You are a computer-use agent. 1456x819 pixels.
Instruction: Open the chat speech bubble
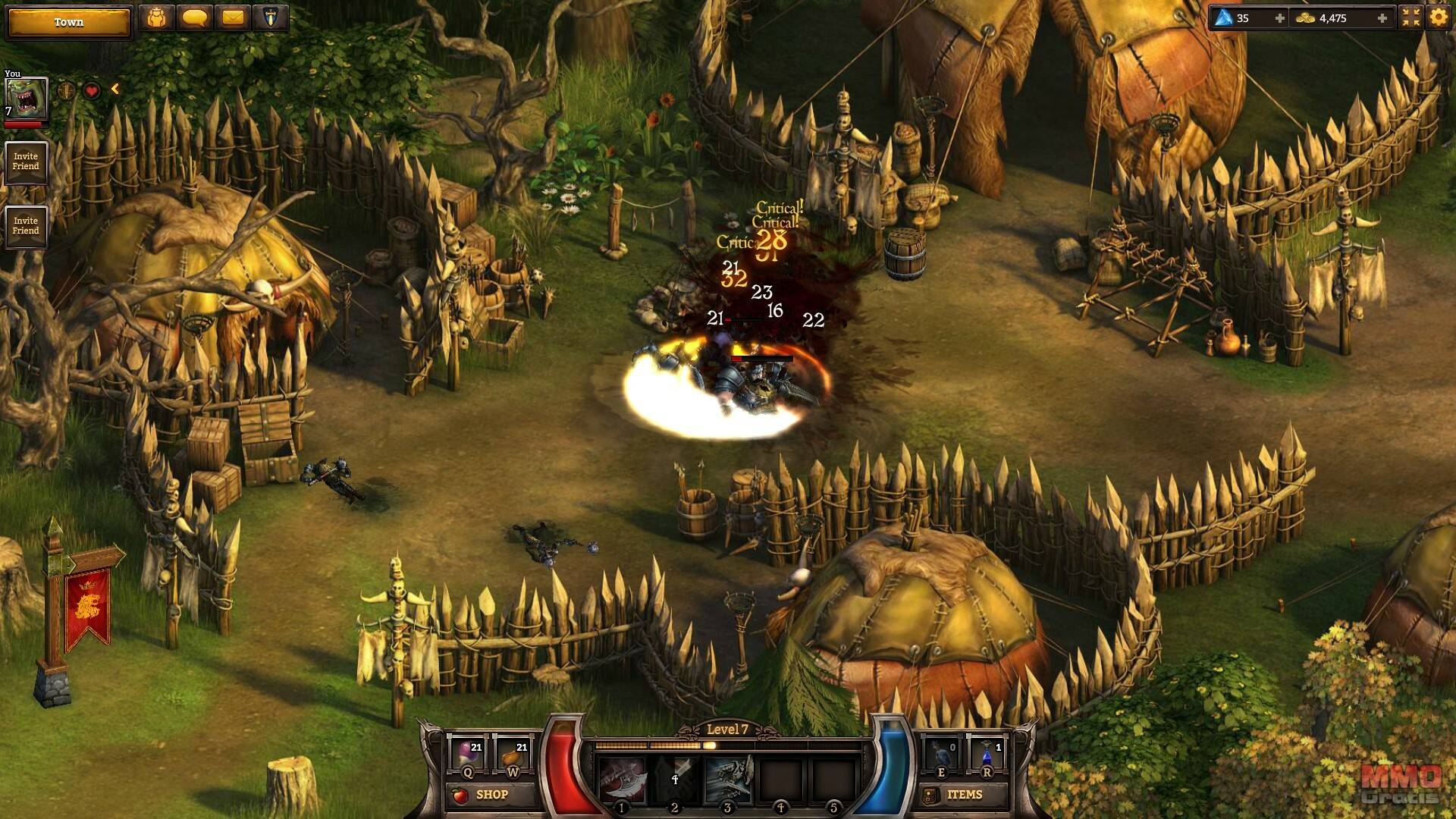pyautogui.click(x=194, y=17)
